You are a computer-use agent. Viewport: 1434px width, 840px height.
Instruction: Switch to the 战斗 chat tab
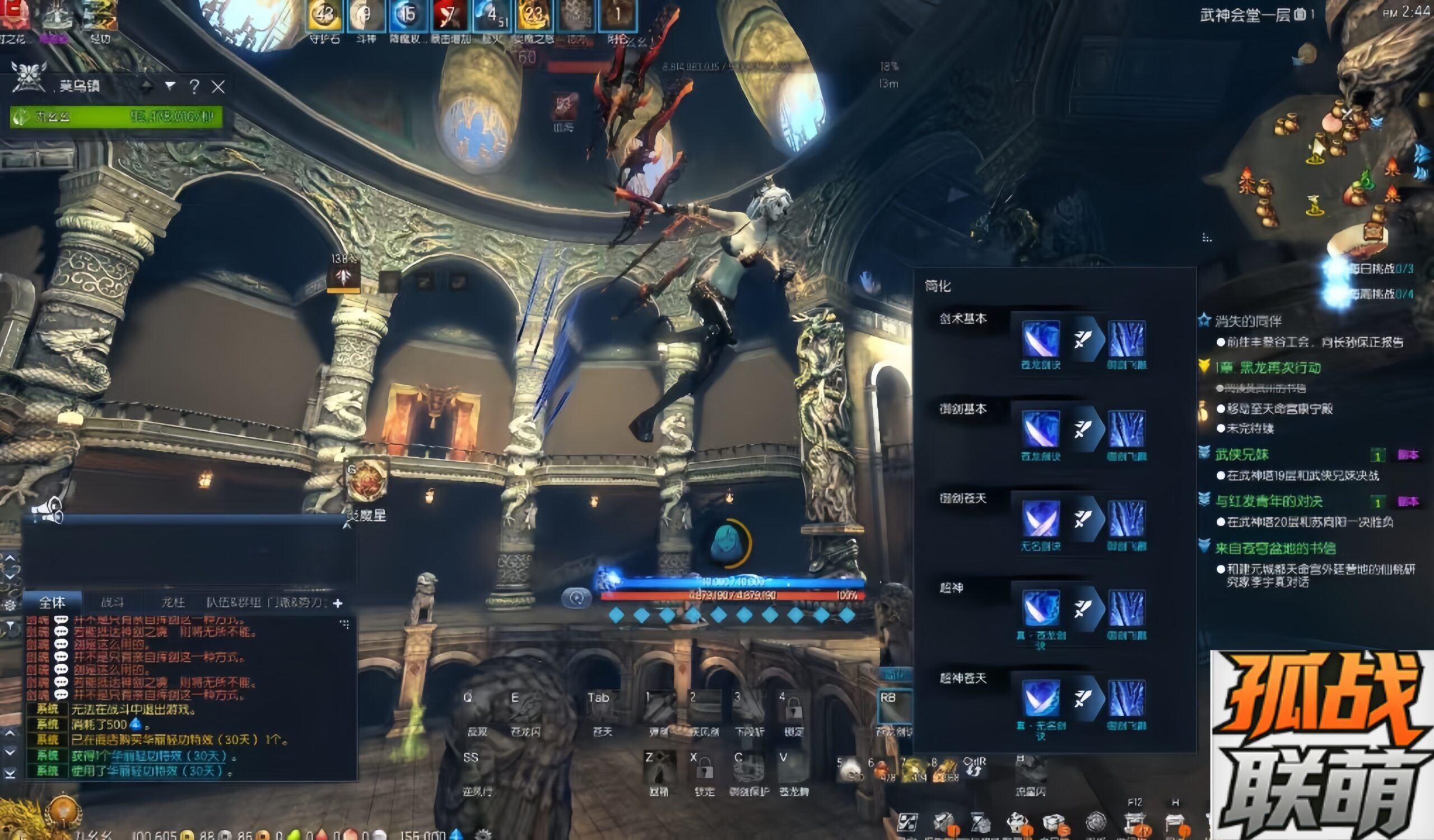(x=112, y=602)
